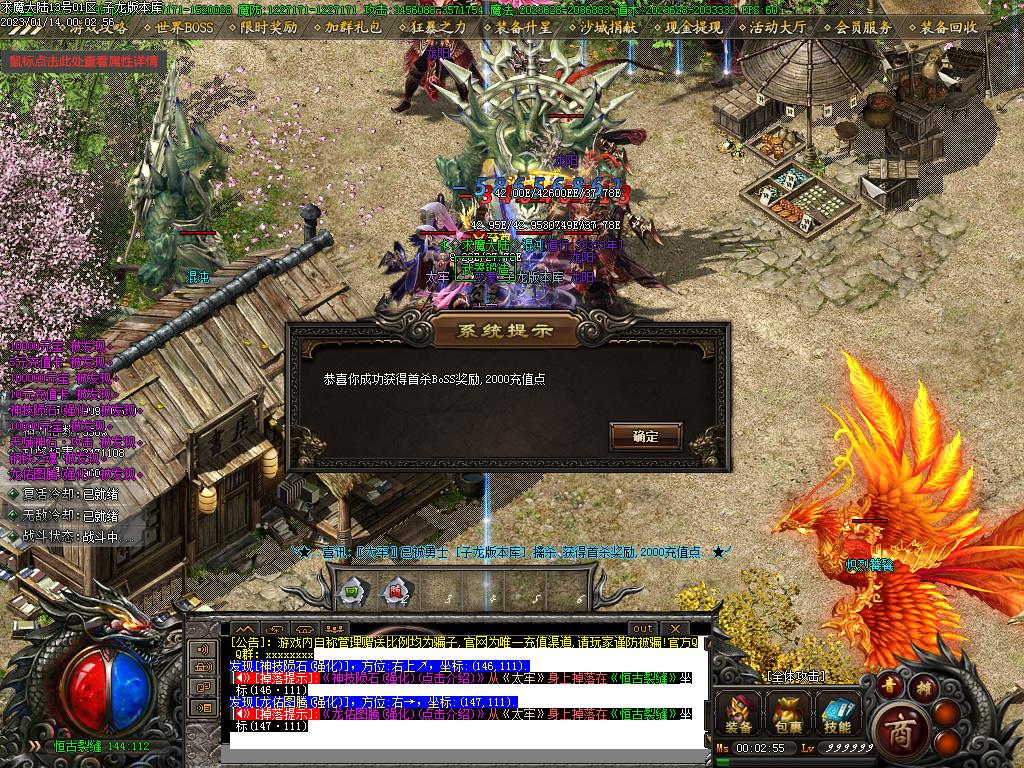Open the 装备 equipment panel
This screenshot has width=1024, height=768.
(740, 713)
